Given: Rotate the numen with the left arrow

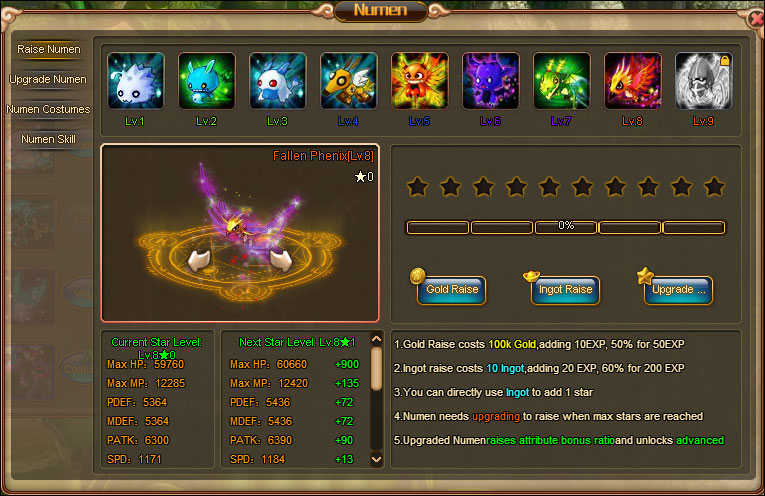Looking at the screenshot, I should click(x=201, y=261).
